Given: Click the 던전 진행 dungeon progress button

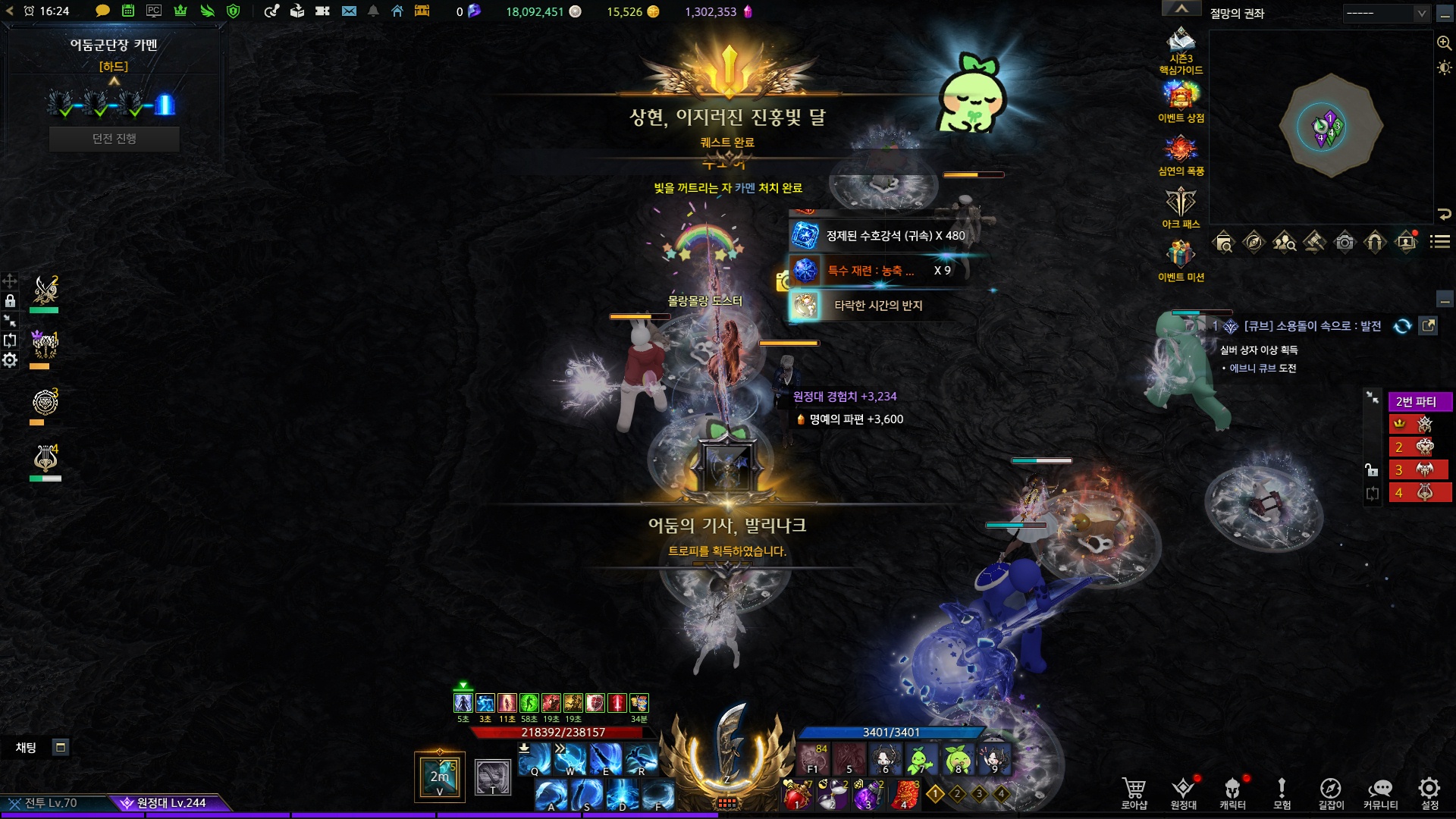Looking at the screenshot, I should click(x=115, y=139).
